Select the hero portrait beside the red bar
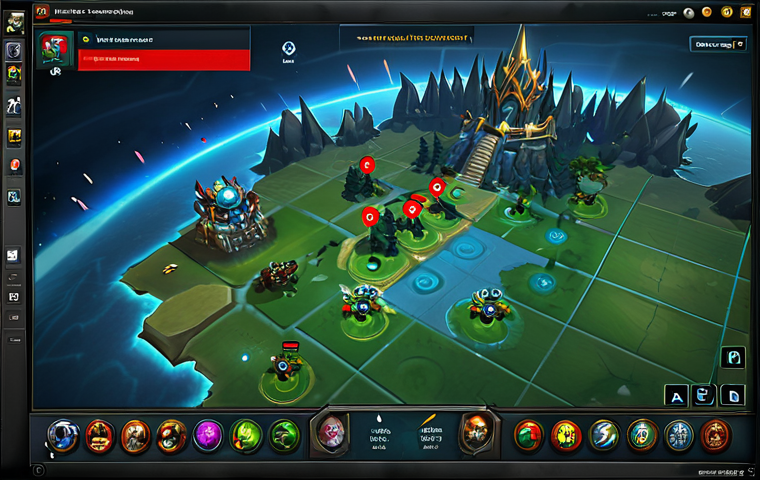The height and width of the screenshot is (480, 760). (53, 50)
